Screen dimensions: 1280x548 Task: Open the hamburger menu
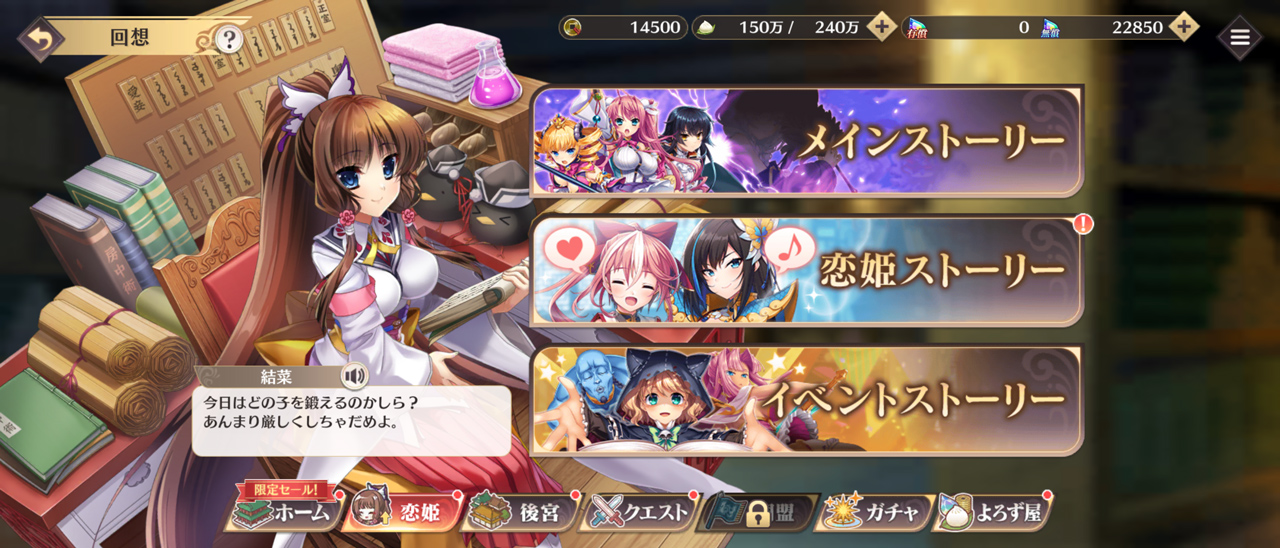click(1240, 38)
